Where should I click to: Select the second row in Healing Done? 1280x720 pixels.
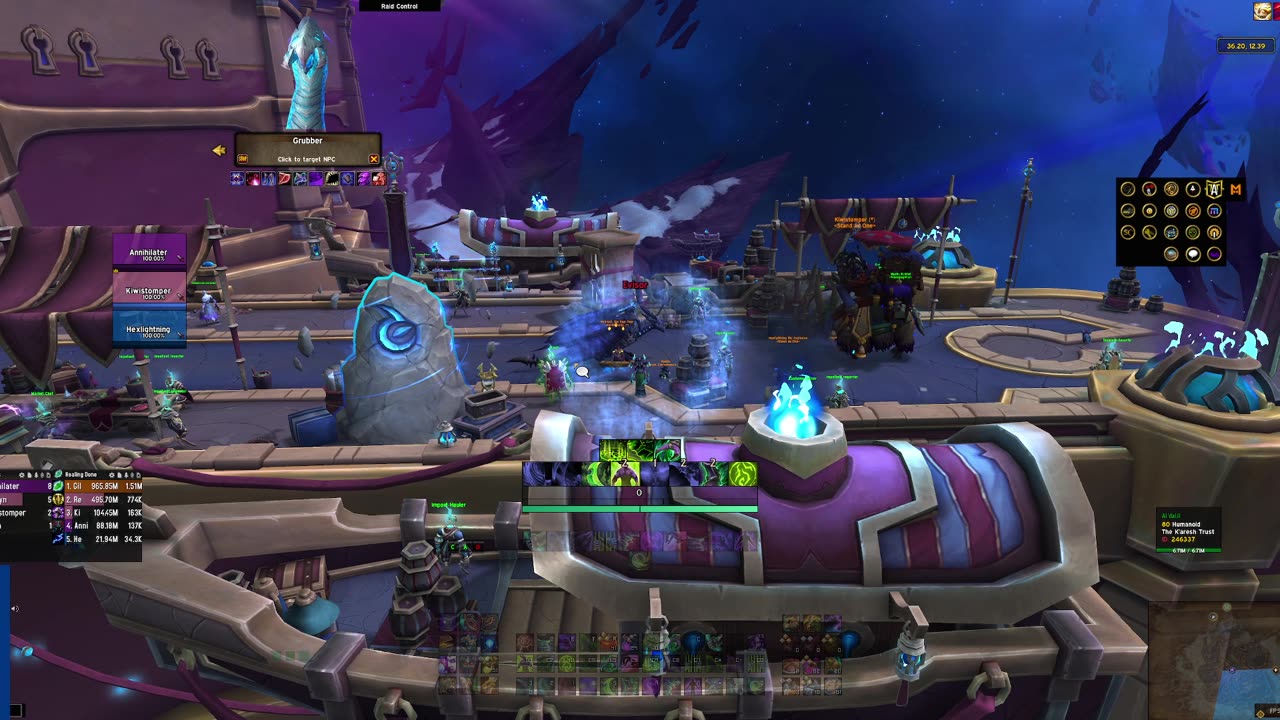(98, 499)
